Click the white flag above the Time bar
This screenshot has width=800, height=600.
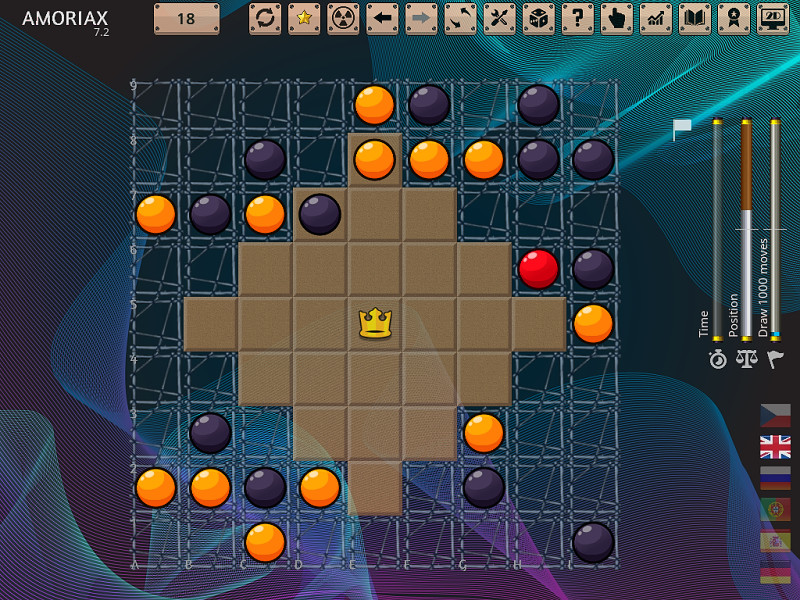coord(682,128)
